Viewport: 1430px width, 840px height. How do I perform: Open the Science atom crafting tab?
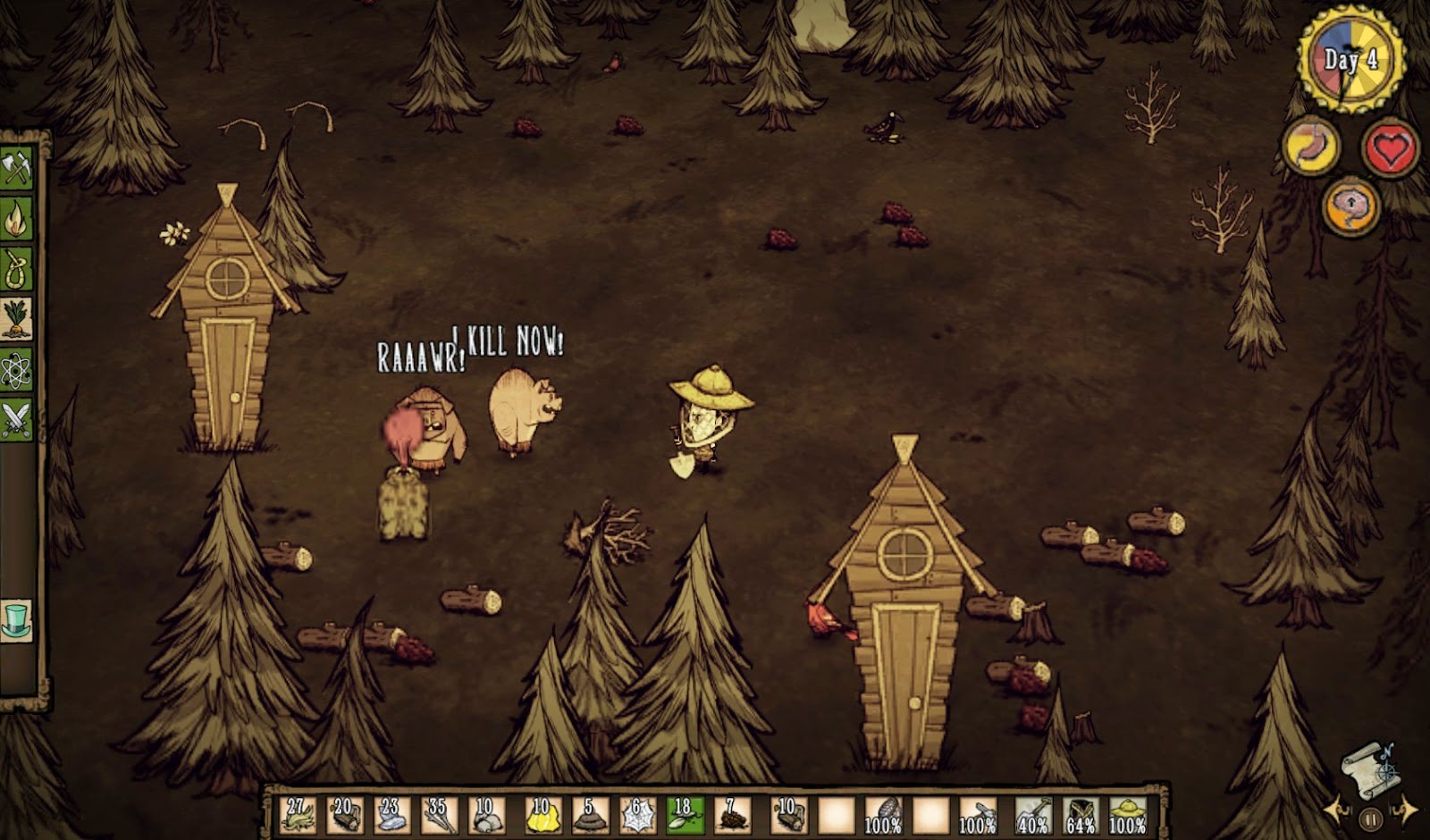pyautogui.click(x=16, y=370)
